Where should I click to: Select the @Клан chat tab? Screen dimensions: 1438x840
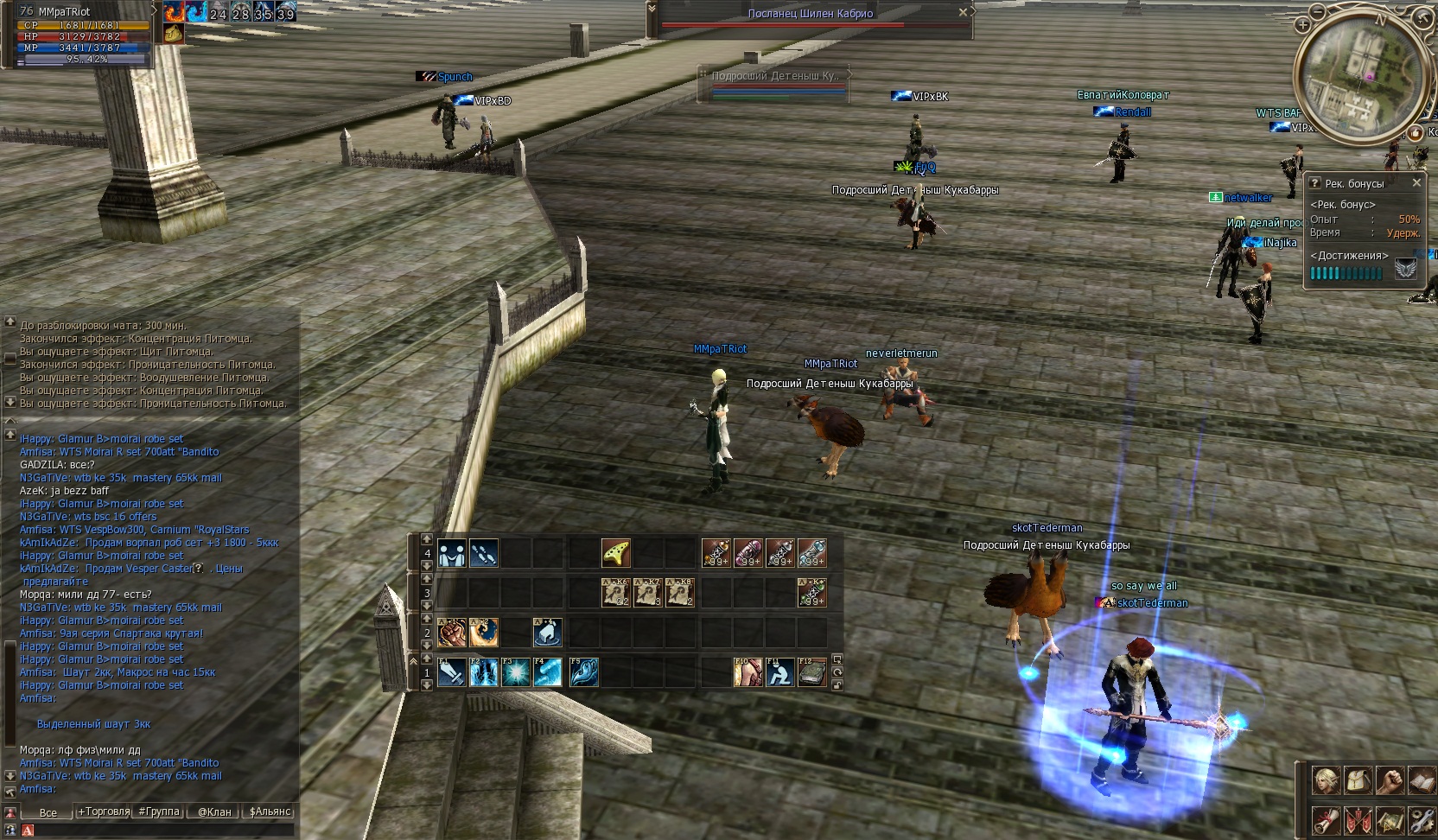click(x=214, y=811)
